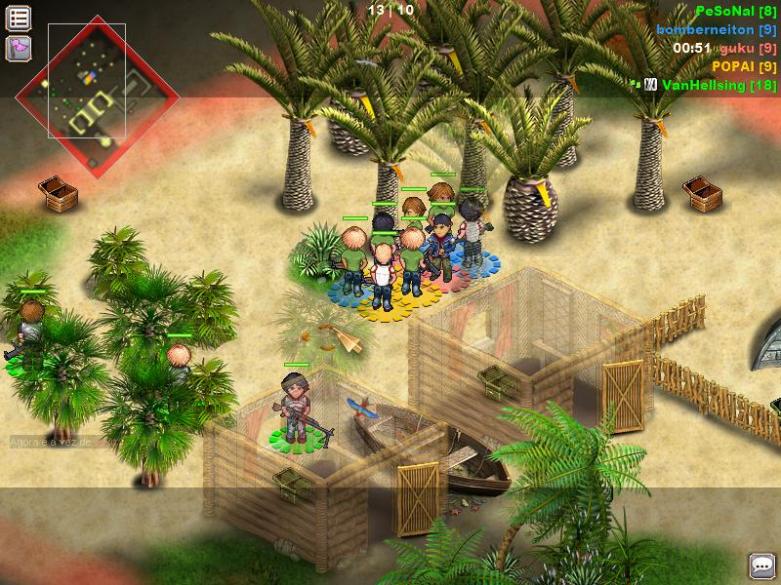Open the list menu button

click(x=18, y=18)
